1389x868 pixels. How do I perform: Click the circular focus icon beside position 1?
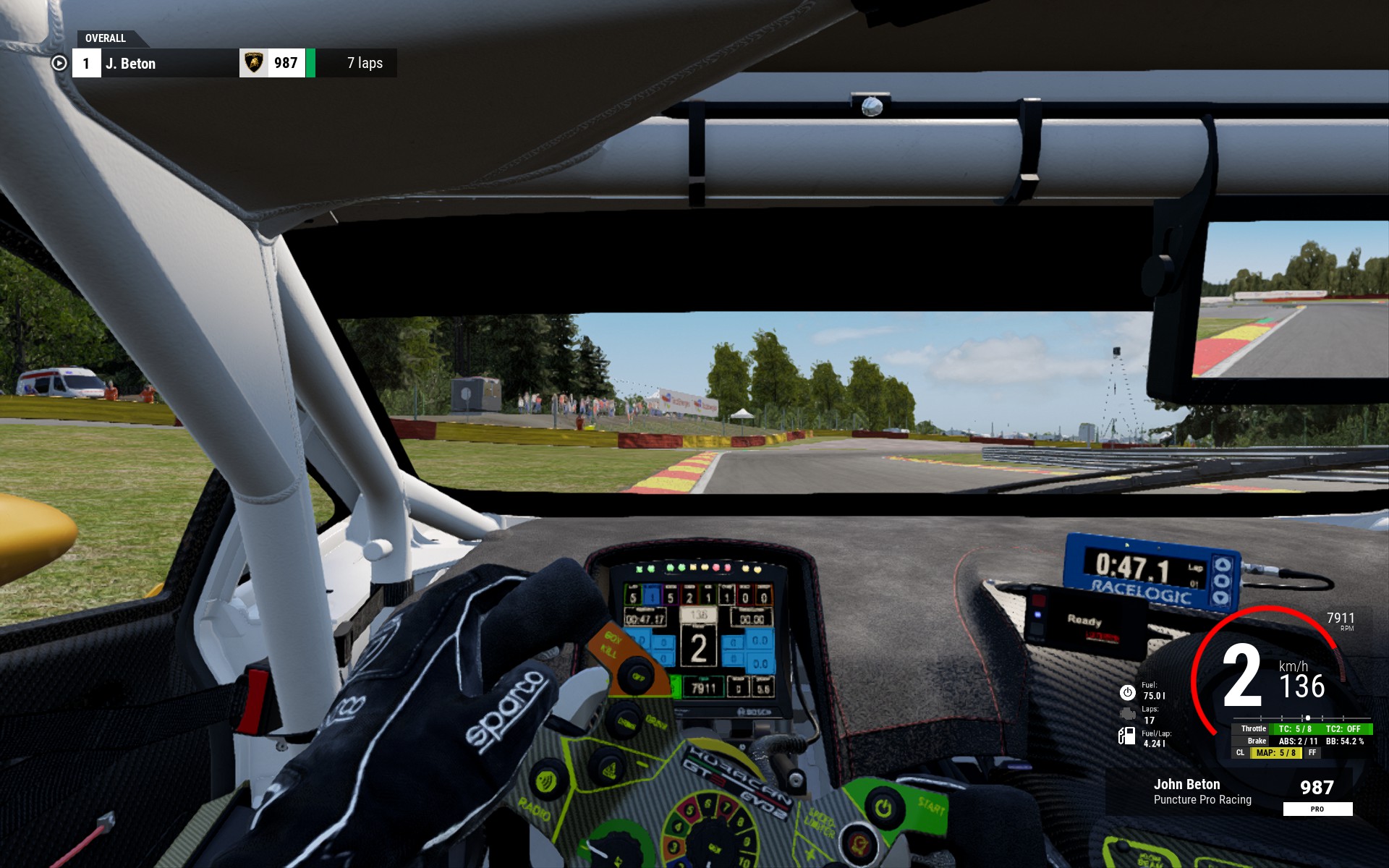click(x=59, y=64)
